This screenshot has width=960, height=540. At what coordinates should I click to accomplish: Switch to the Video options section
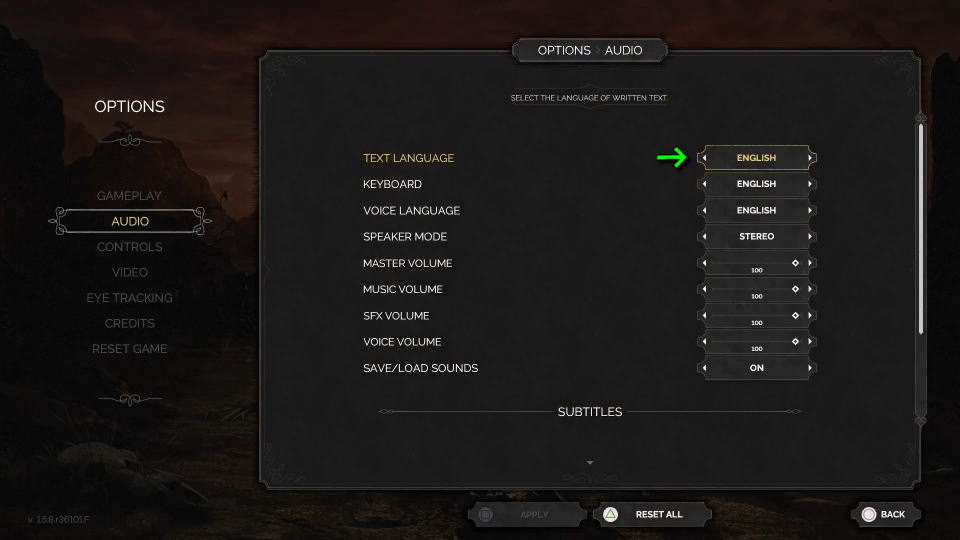pyautogui.click(x=130, y=272)
